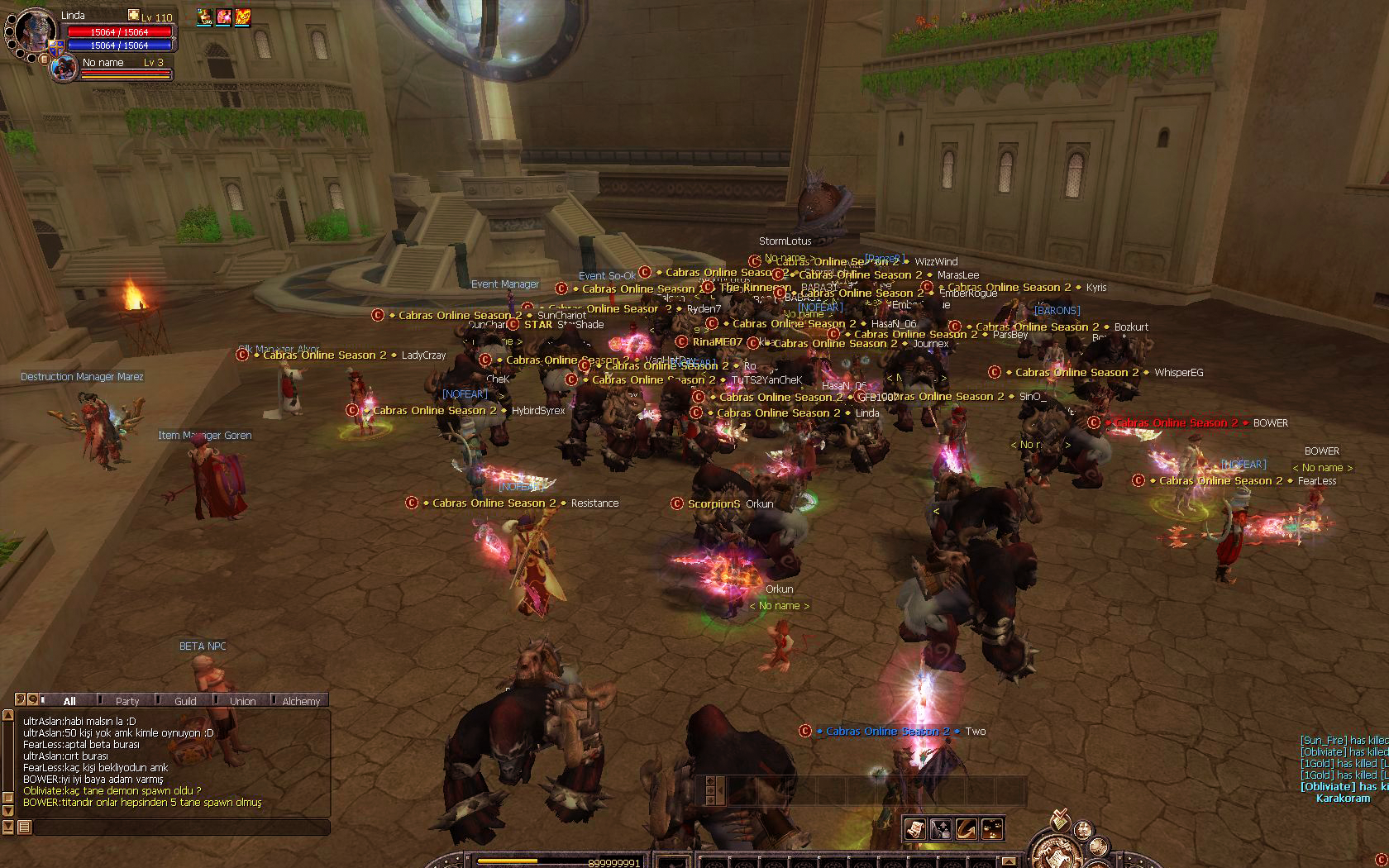Select the pet portrait labeled No name
Viewport: 1389px width, 868px height.
[64, 69]
